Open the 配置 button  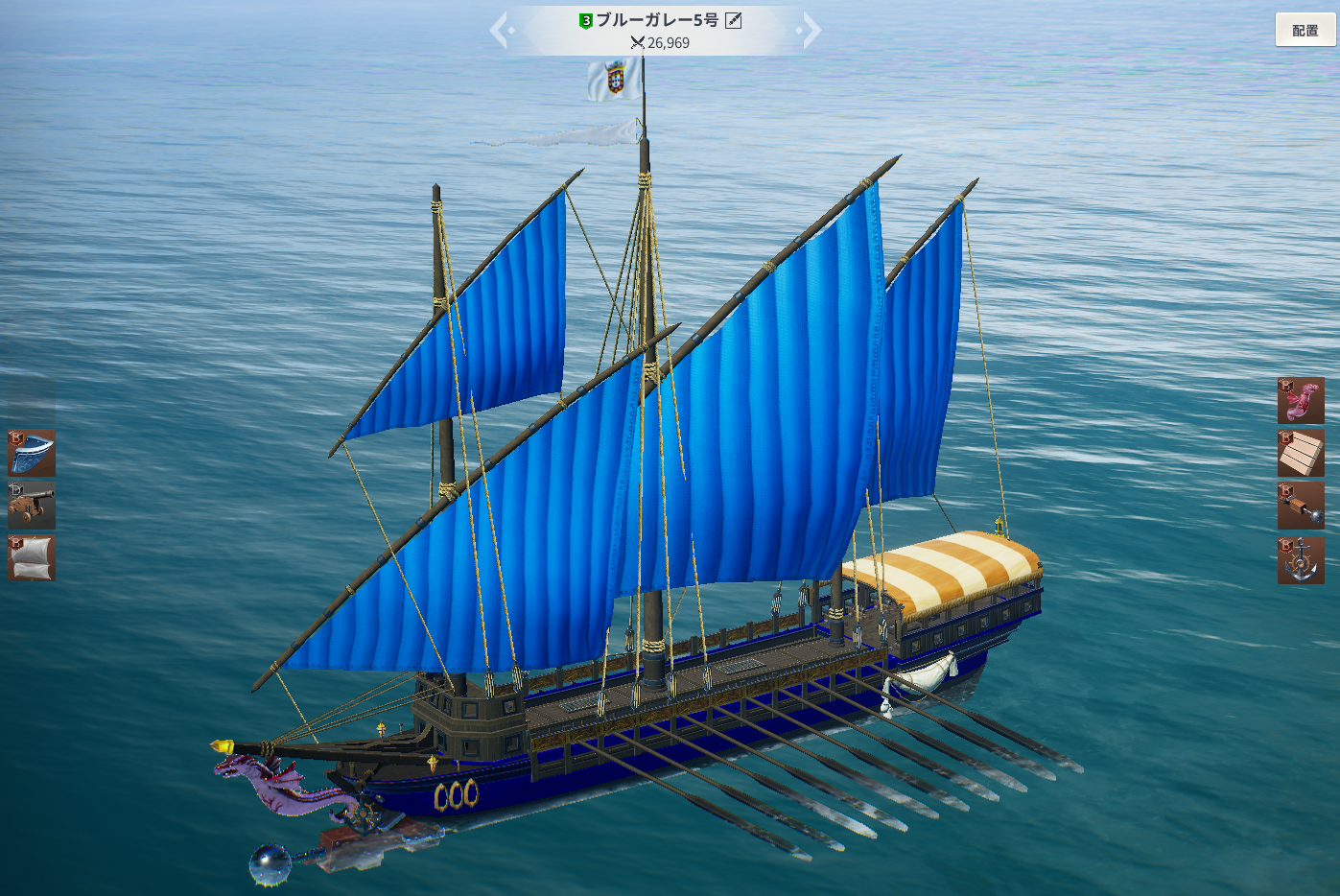[x=1305, y=30]
